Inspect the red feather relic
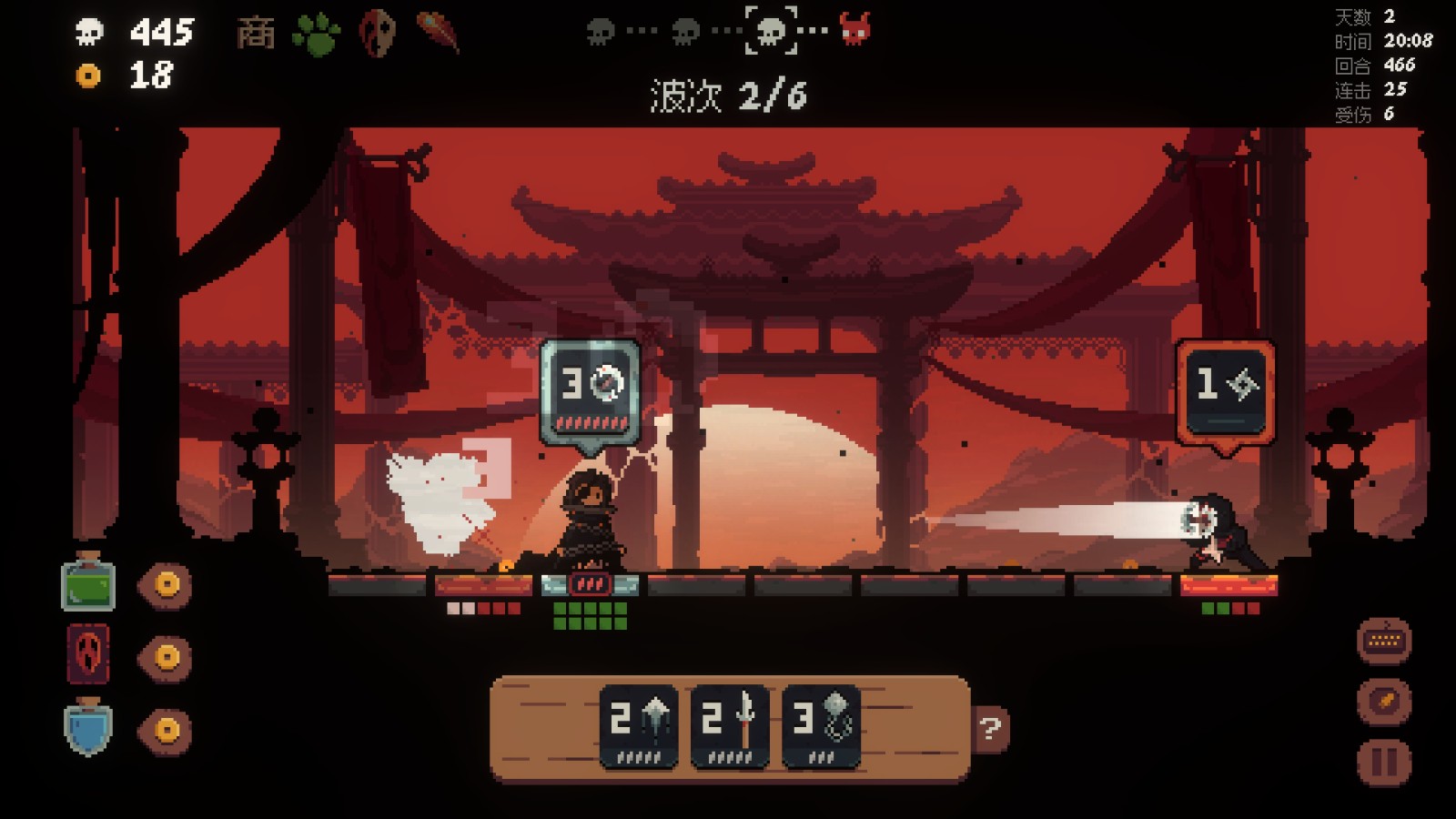This screenshot has height=819, width=1456. [x=439, y=33]
